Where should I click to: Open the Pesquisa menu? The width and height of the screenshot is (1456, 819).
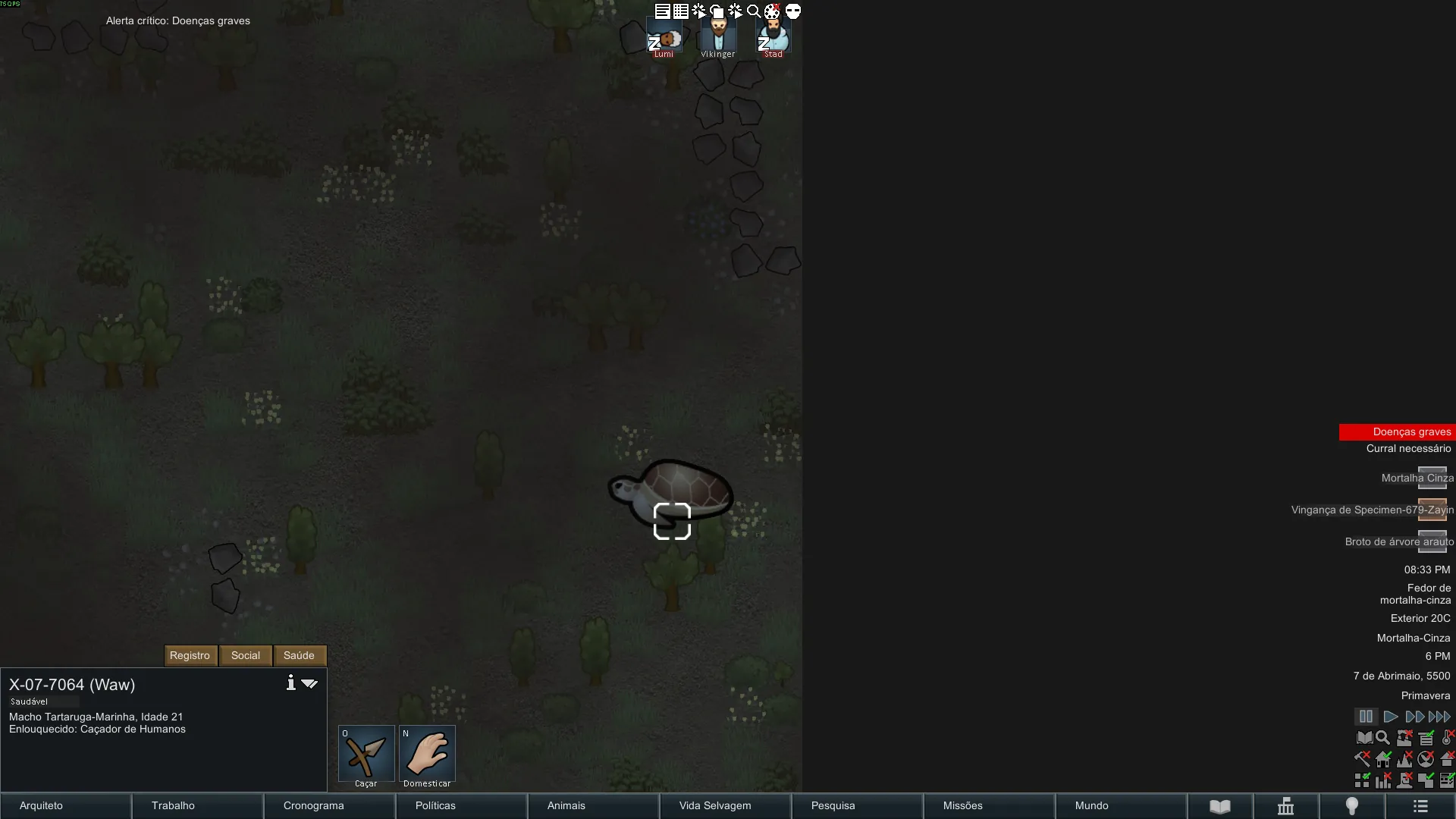(857, 805)
